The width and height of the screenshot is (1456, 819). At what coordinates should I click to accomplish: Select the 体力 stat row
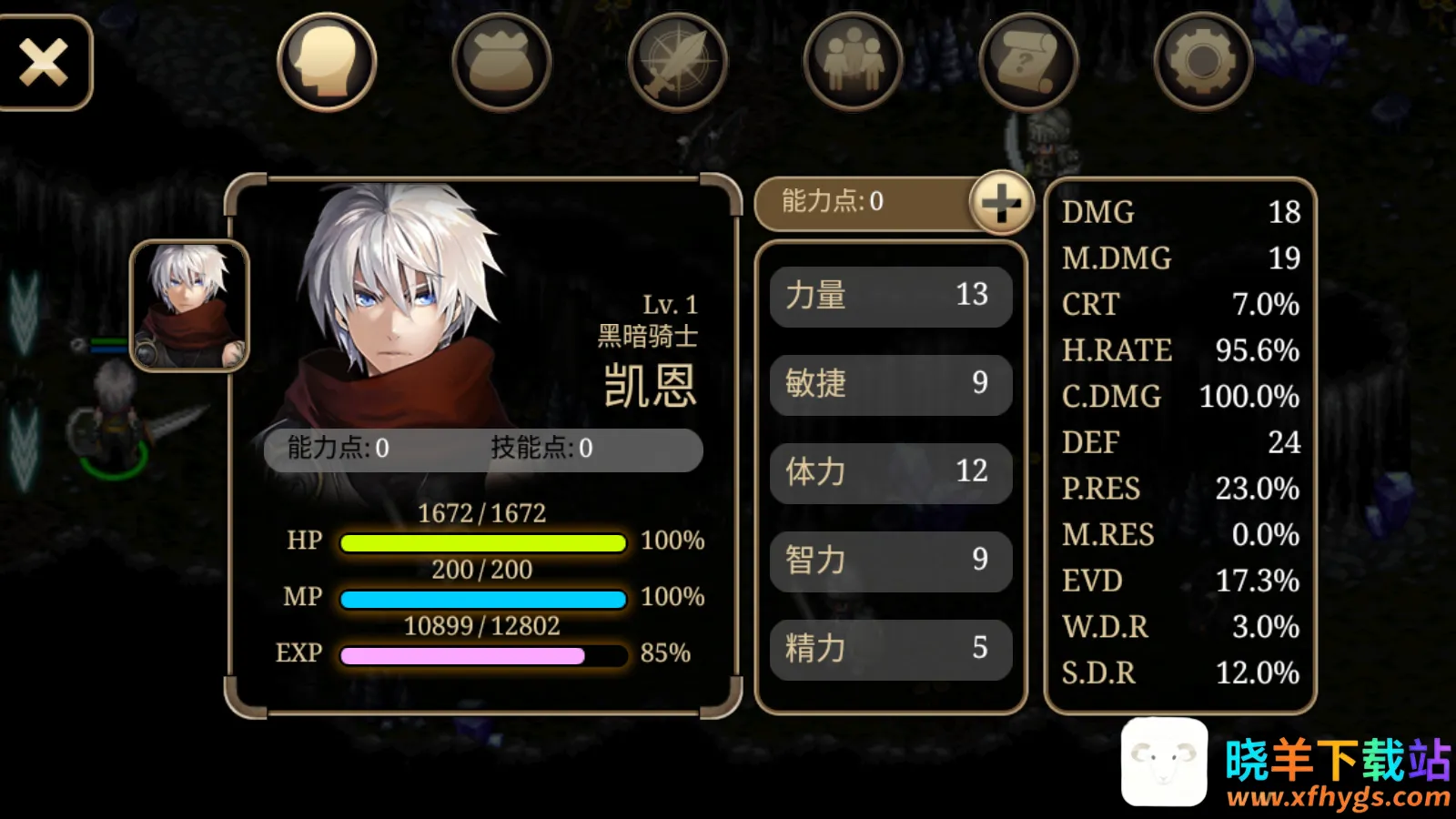tap(890, 472)
